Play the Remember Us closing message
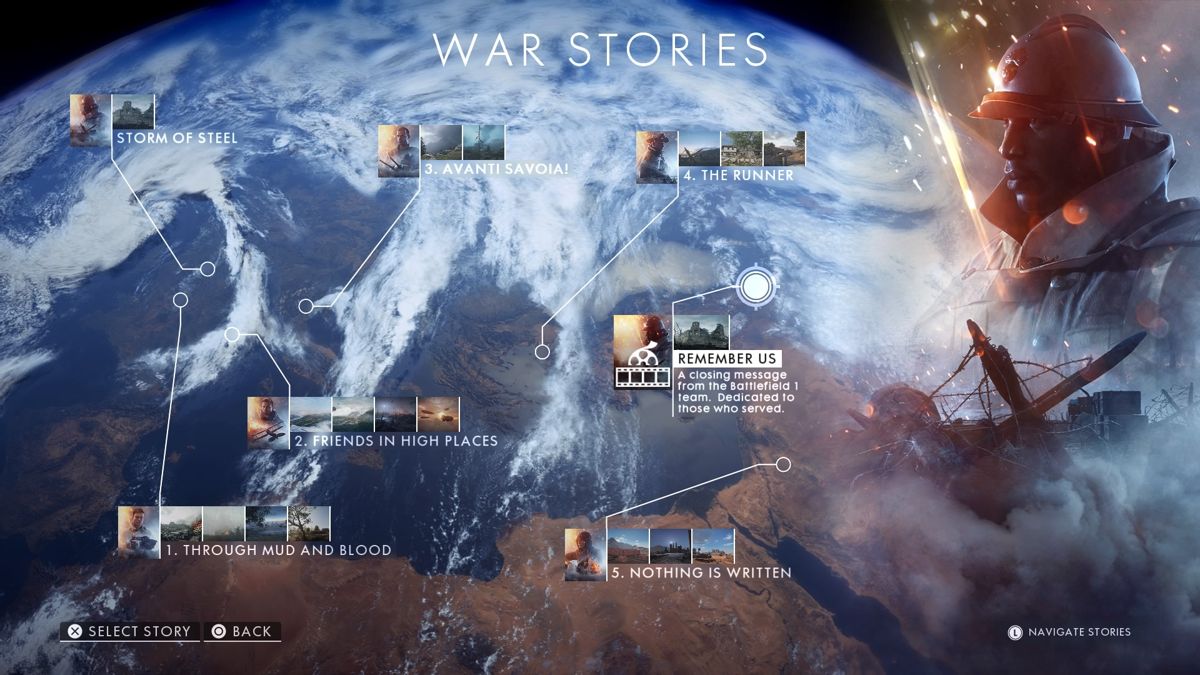The width and height of the screenshot is (1200, 675). pyautogui.click(x=727, y=359)
